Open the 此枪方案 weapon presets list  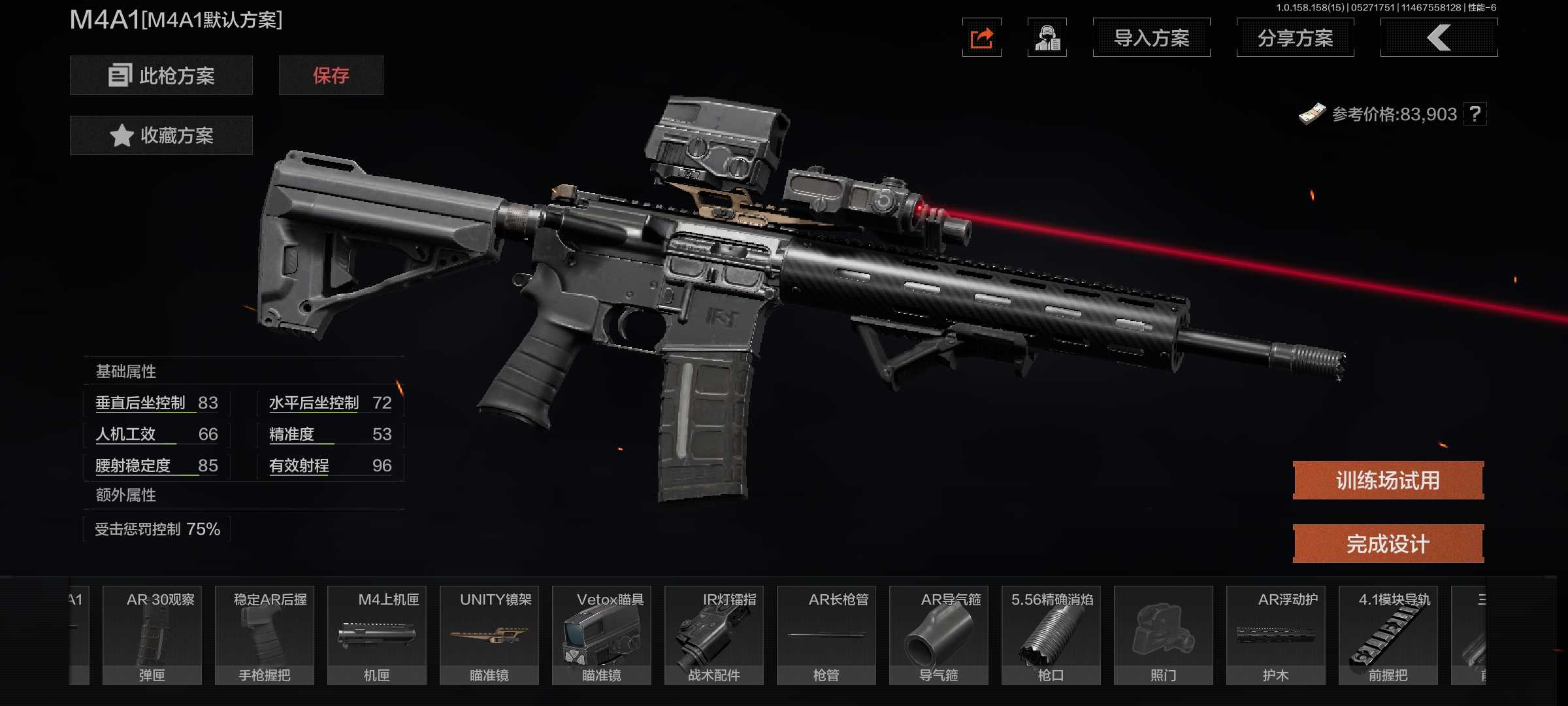[x=161, y=75]
